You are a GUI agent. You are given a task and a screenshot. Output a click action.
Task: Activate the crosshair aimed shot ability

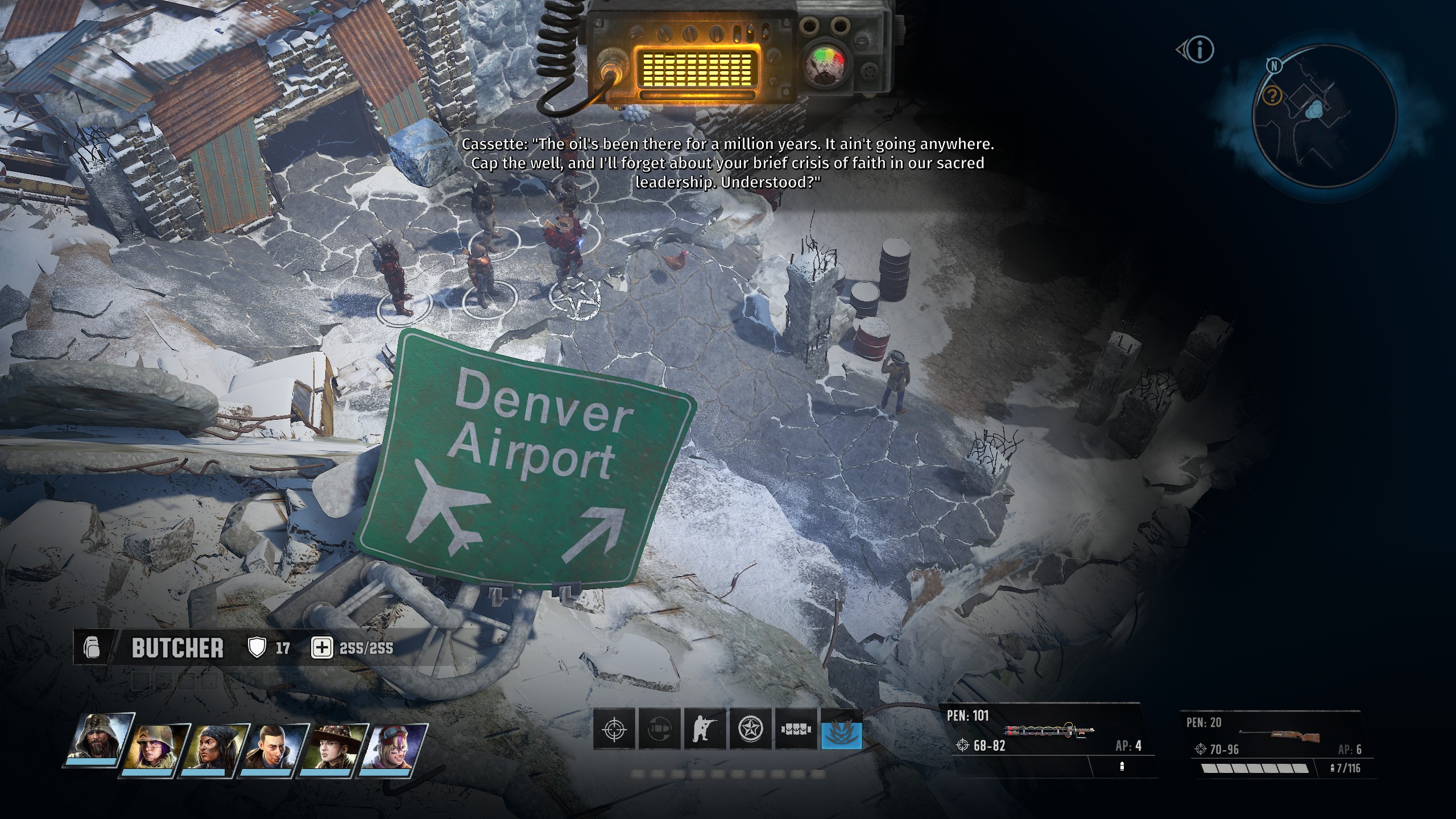coord(614,729)
